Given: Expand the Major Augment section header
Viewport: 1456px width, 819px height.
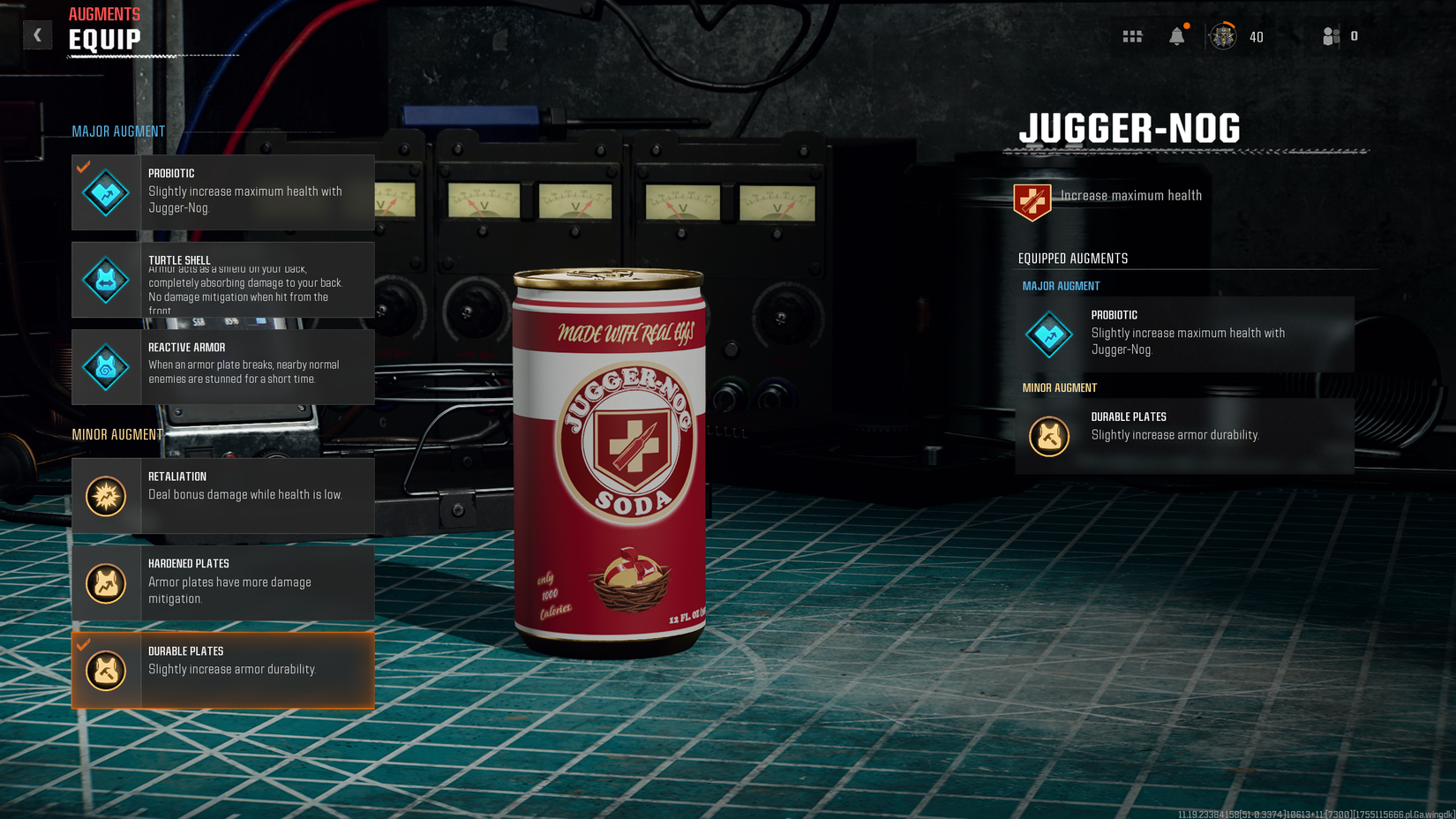Looking at the screenshot, I should (118, 131).
